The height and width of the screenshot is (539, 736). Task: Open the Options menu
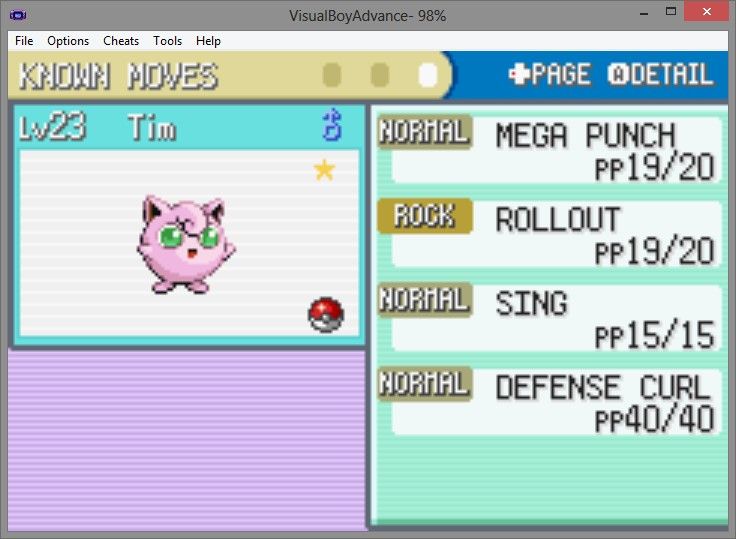tap(68, 41)
